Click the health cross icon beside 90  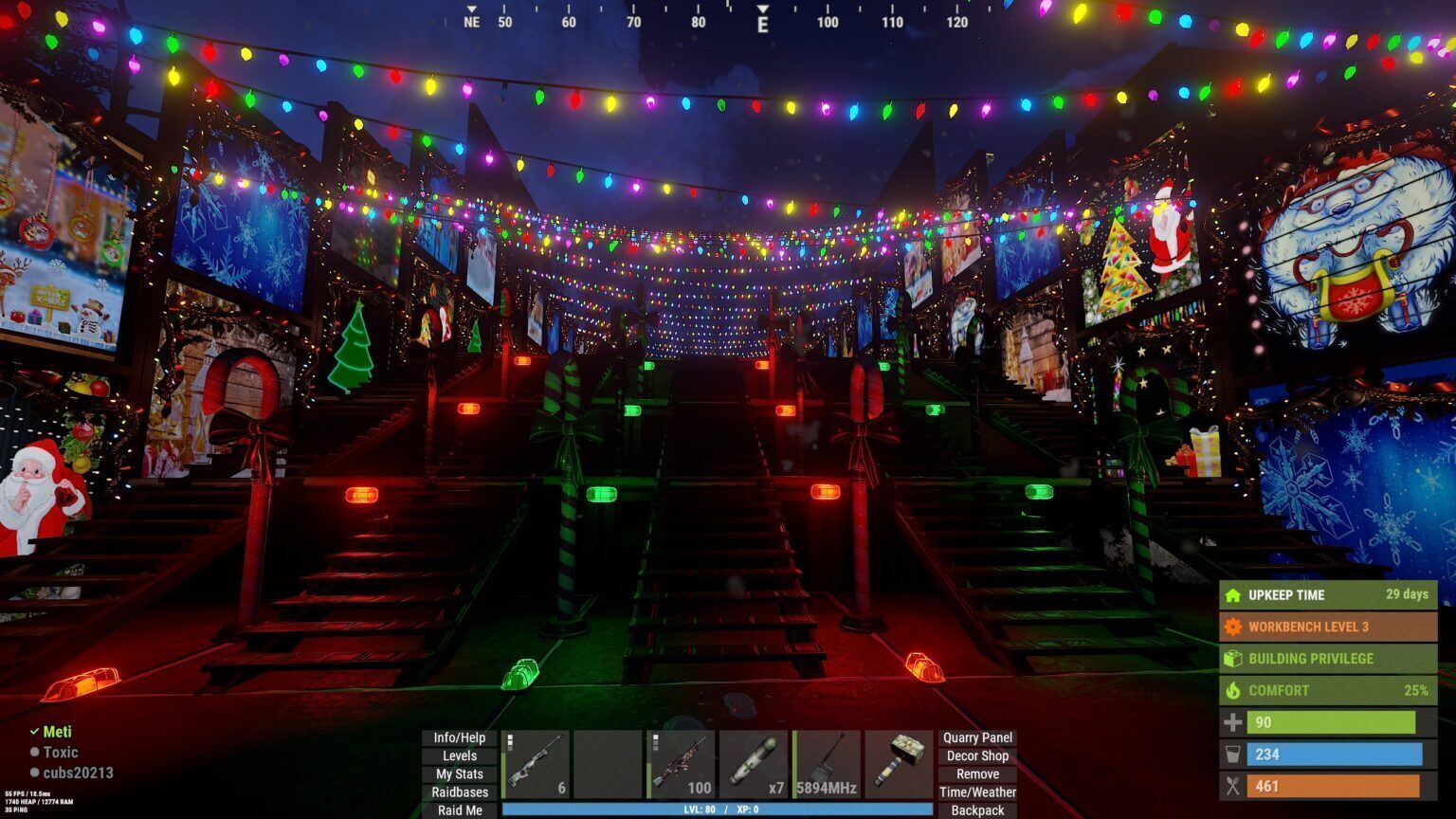click(1233, 722)
